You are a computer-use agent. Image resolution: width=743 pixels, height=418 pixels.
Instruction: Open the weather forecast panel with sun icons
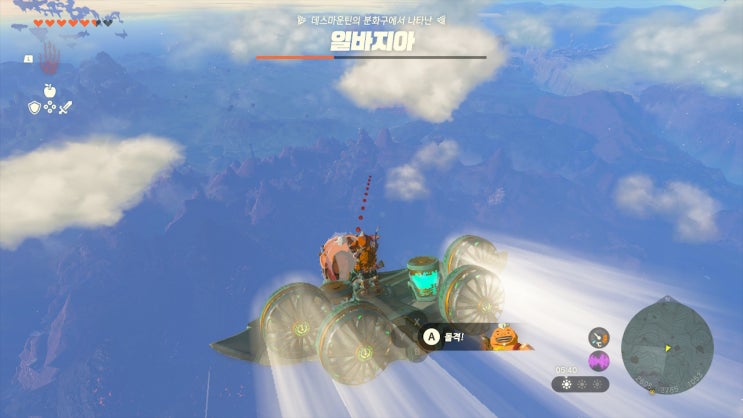(x=580, y=384)
